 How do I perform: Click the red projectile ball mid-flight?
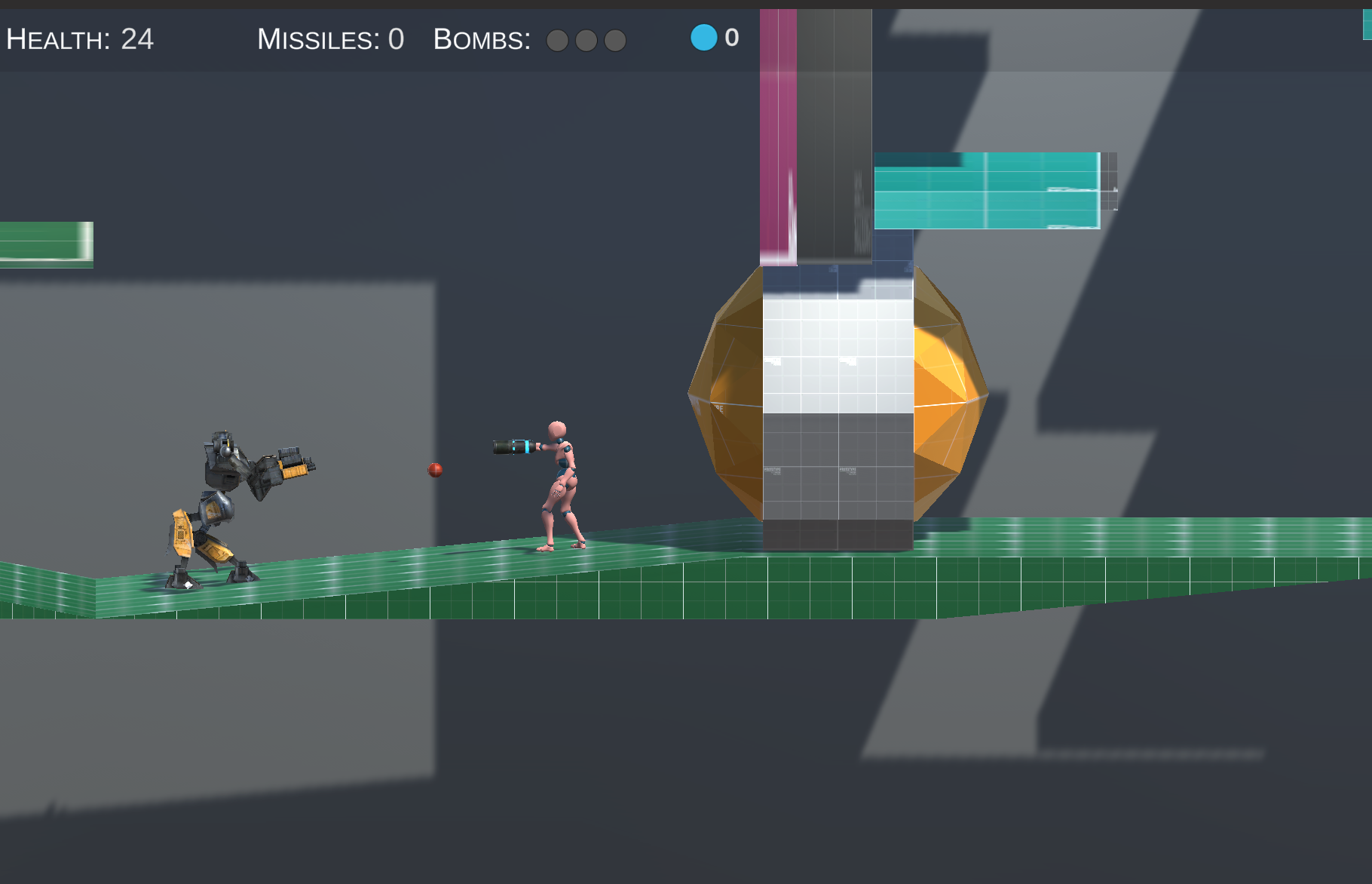(435, 470)
